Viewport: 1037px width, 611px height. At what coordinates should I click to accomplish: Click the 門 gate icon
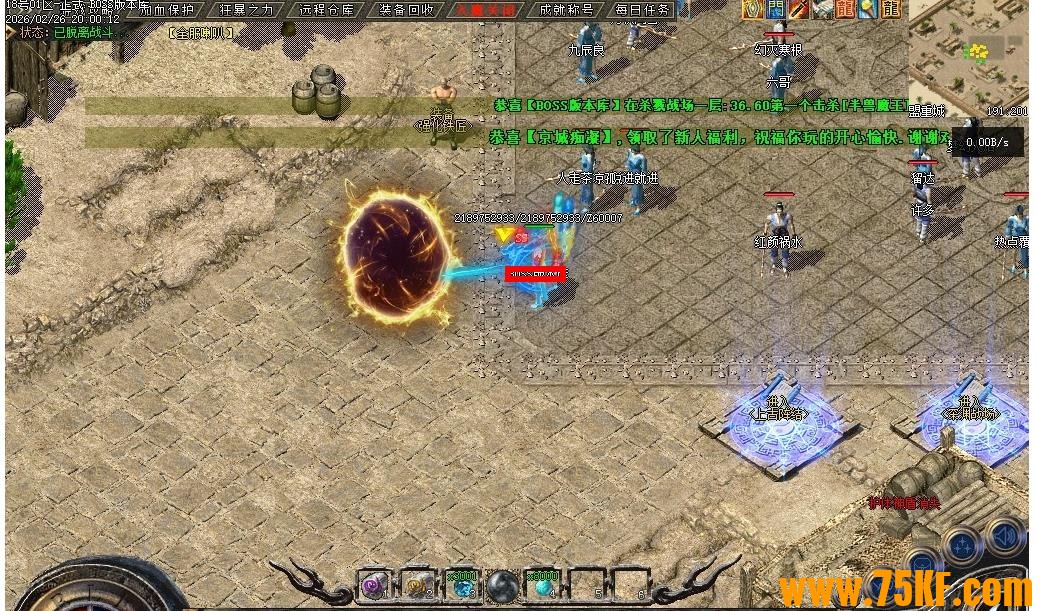click(775, 10)
